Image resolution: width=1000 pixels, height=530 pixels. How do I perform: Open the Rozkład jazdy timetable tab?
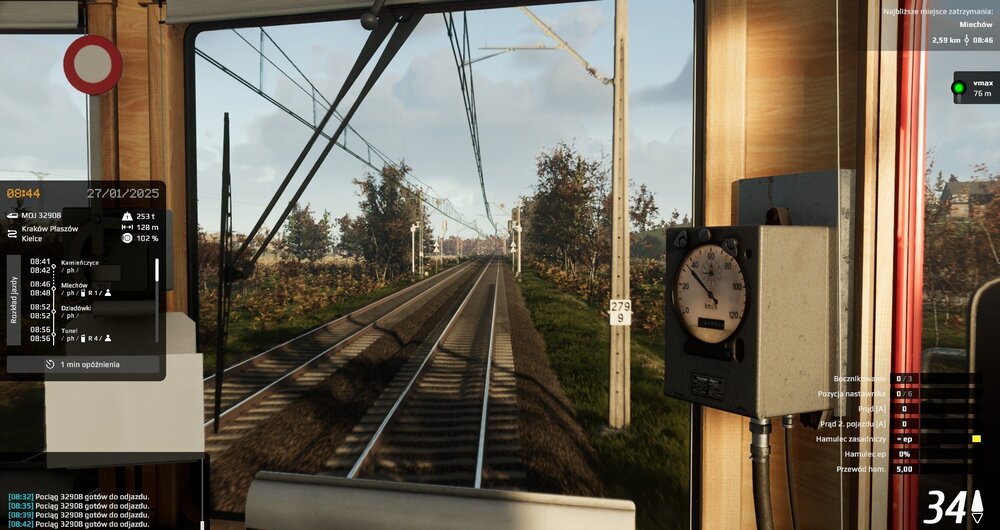[x=14, y=299]
